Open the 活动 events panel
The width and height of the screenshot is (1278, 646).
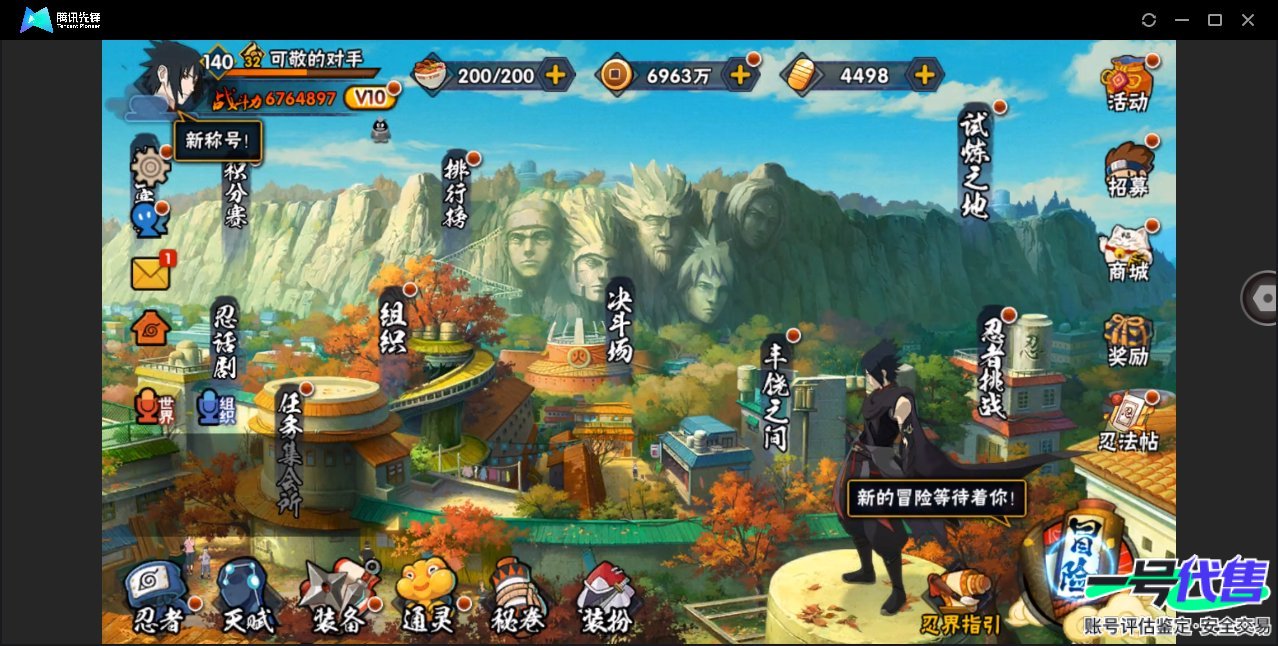coord(1128,82)
